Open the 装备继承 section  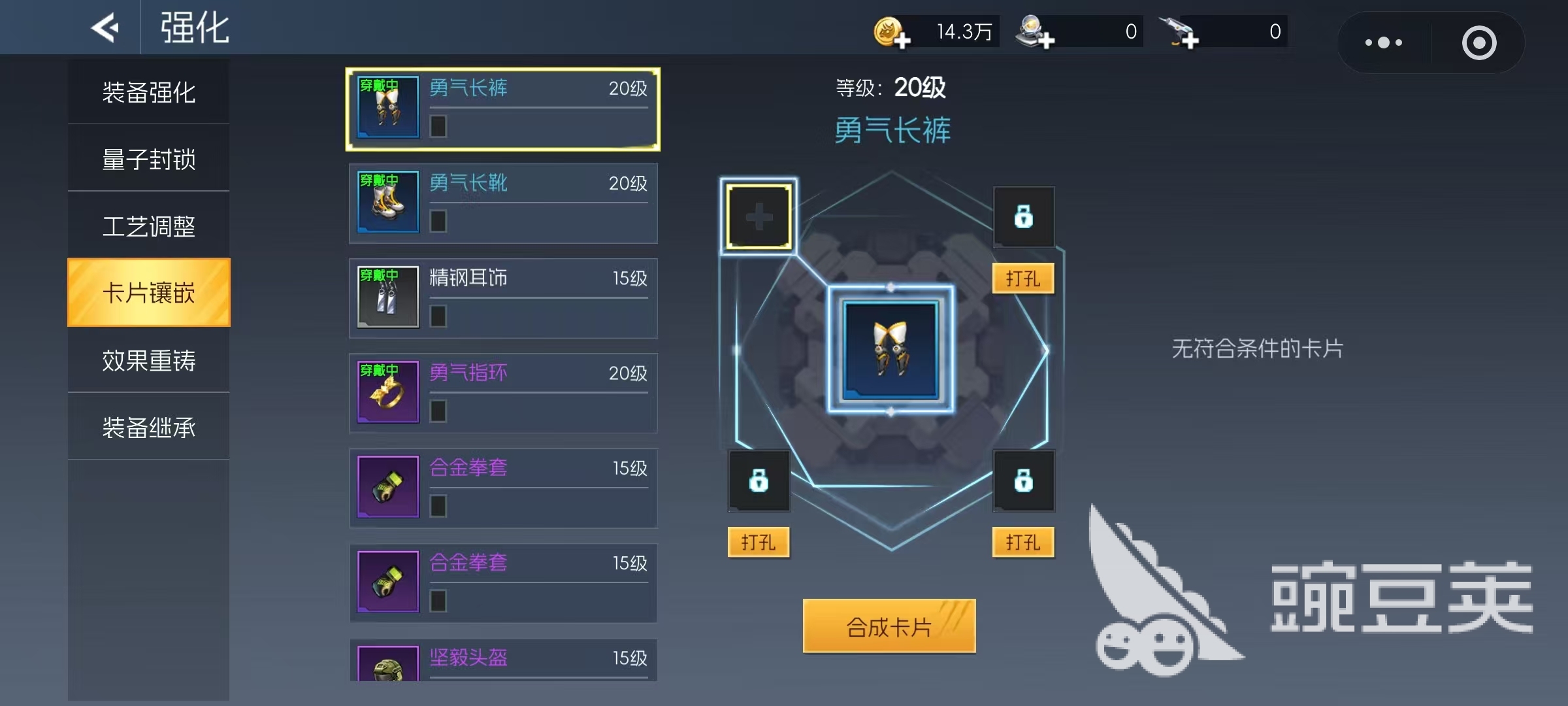[148, 428]
